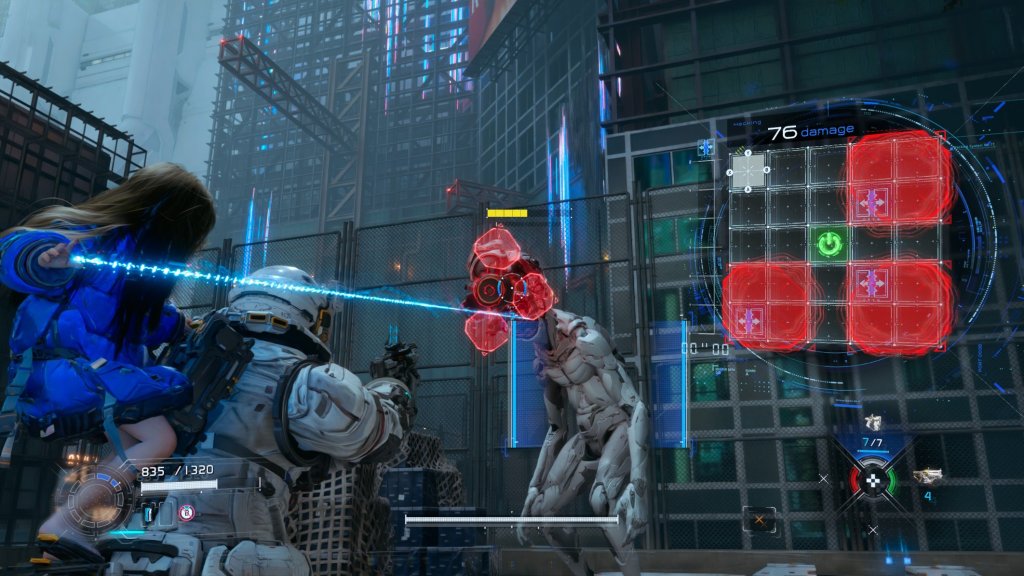Viewport: 1024px width, 576px height.
Task: Select the green power node on hacking grid
Action: pyautogui.click(x=829, y=243)
